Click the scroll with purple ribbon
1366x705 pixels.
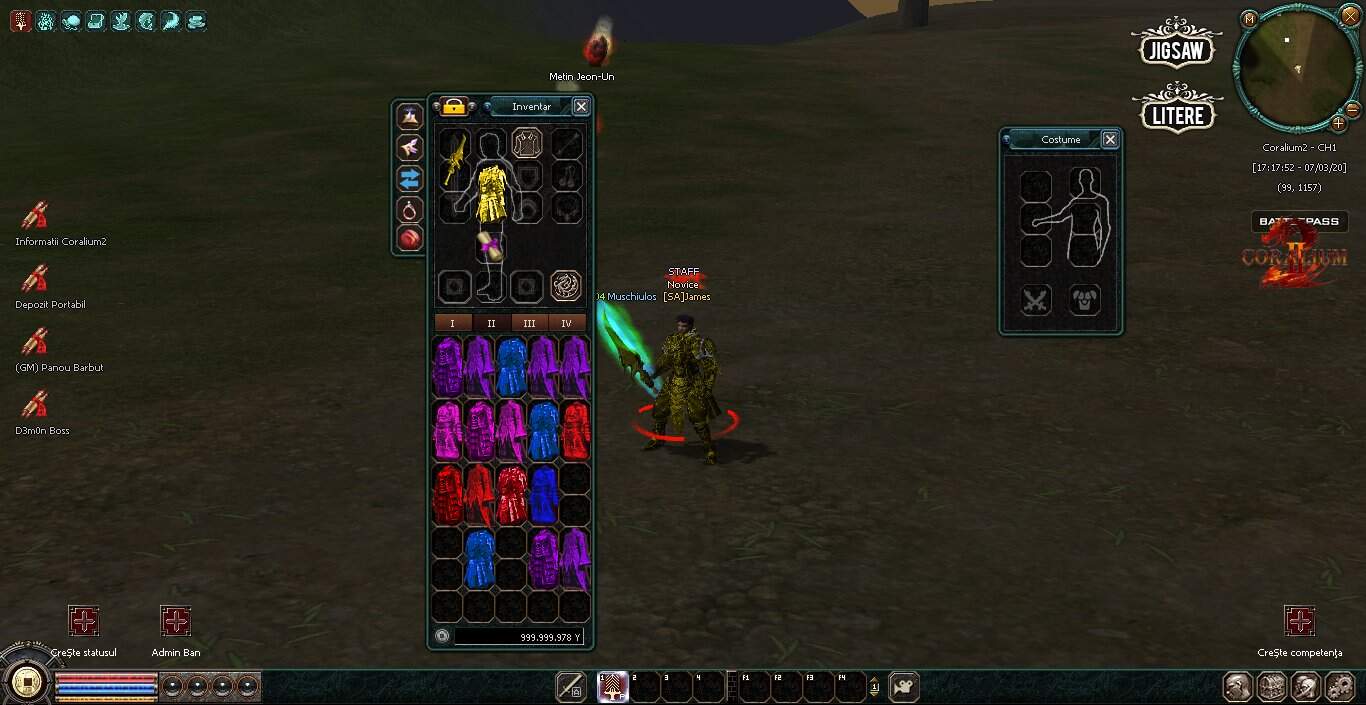pyautogui.click(x=490, y=244)
